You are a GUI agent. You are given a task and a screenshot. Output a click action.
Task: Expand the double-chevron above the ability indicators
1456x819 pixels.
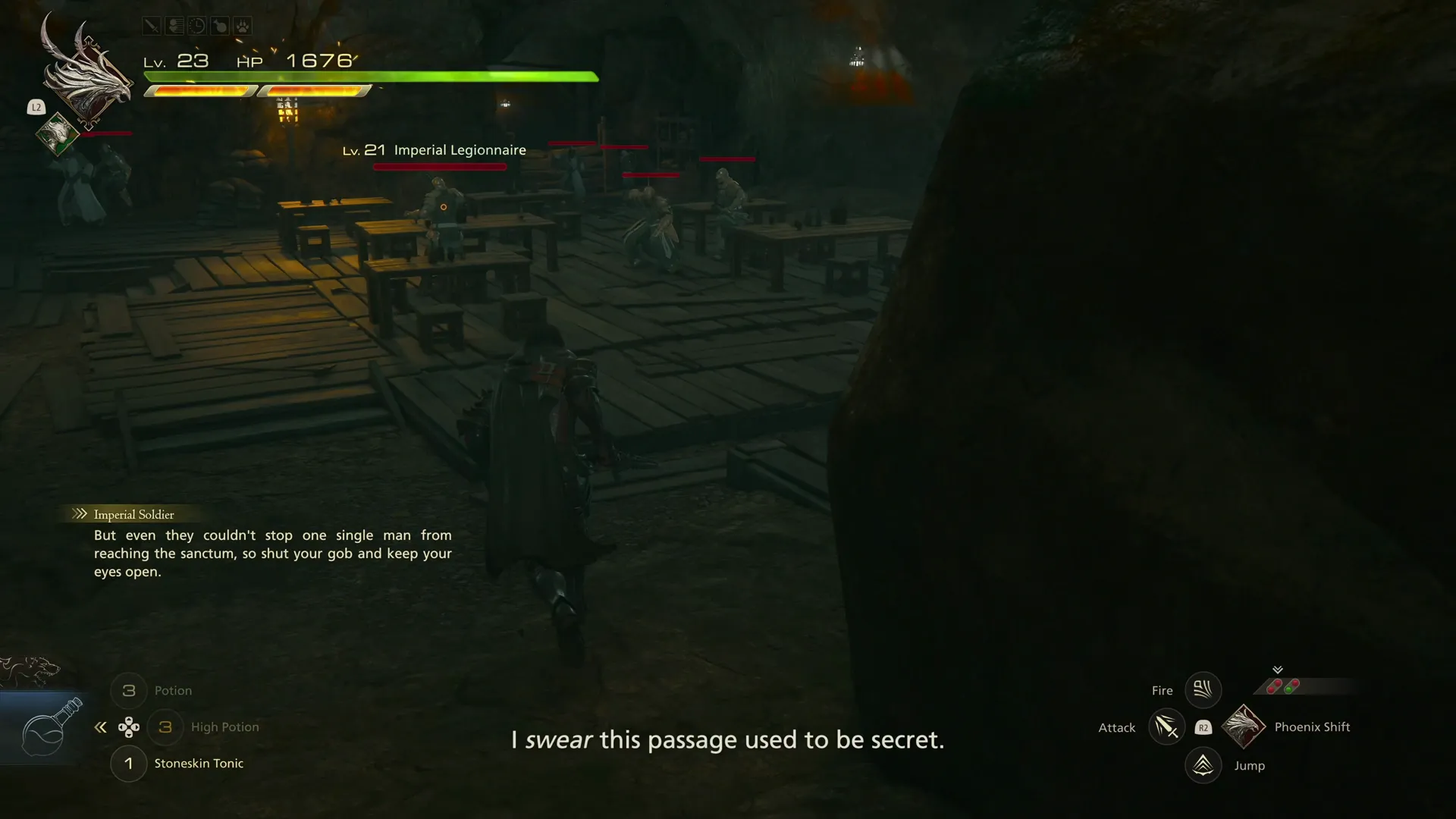pyautogui.click(x=1278, y=670)
